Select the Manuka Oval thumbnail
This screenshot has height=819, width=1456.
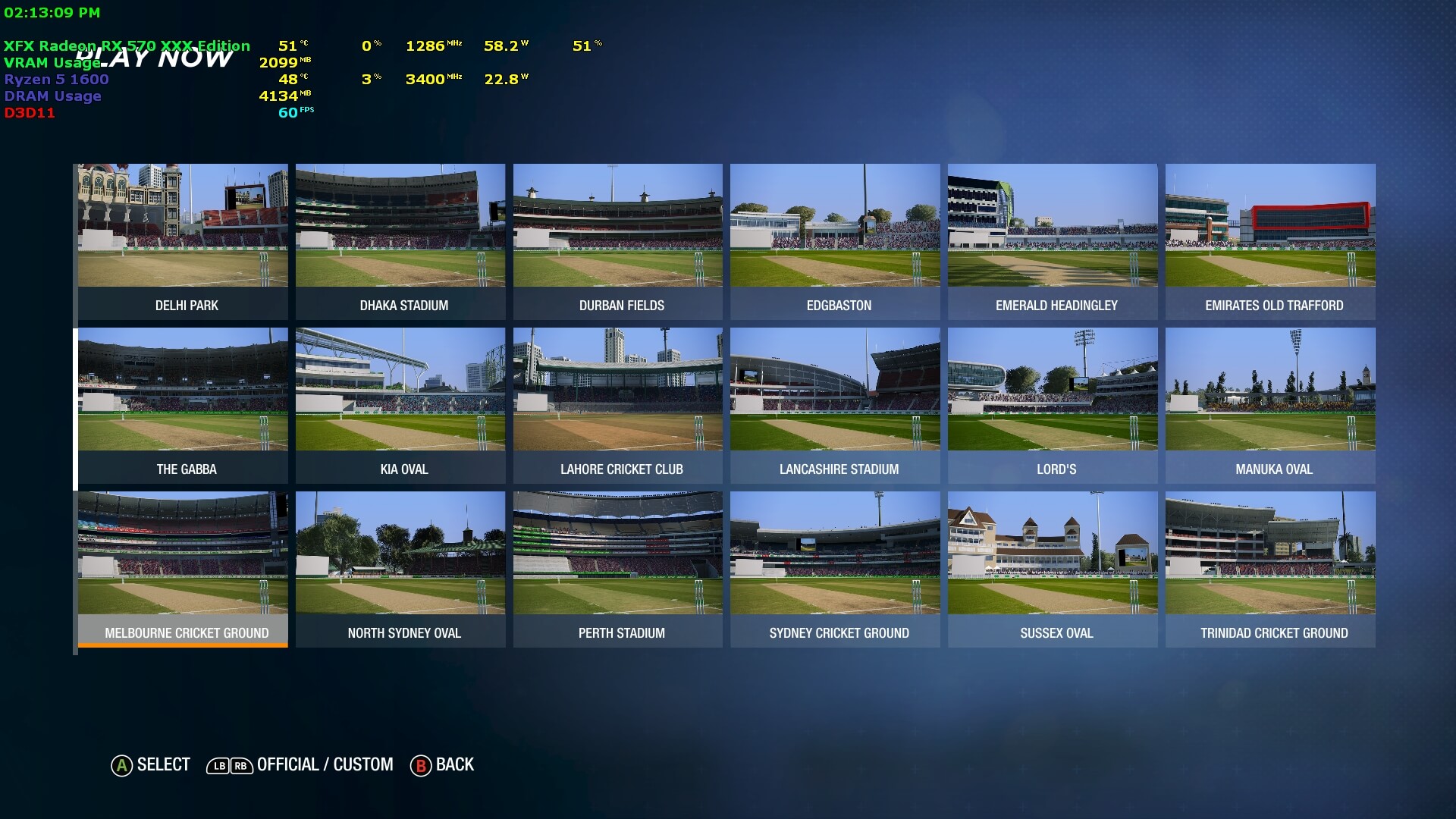[1270, 405]
